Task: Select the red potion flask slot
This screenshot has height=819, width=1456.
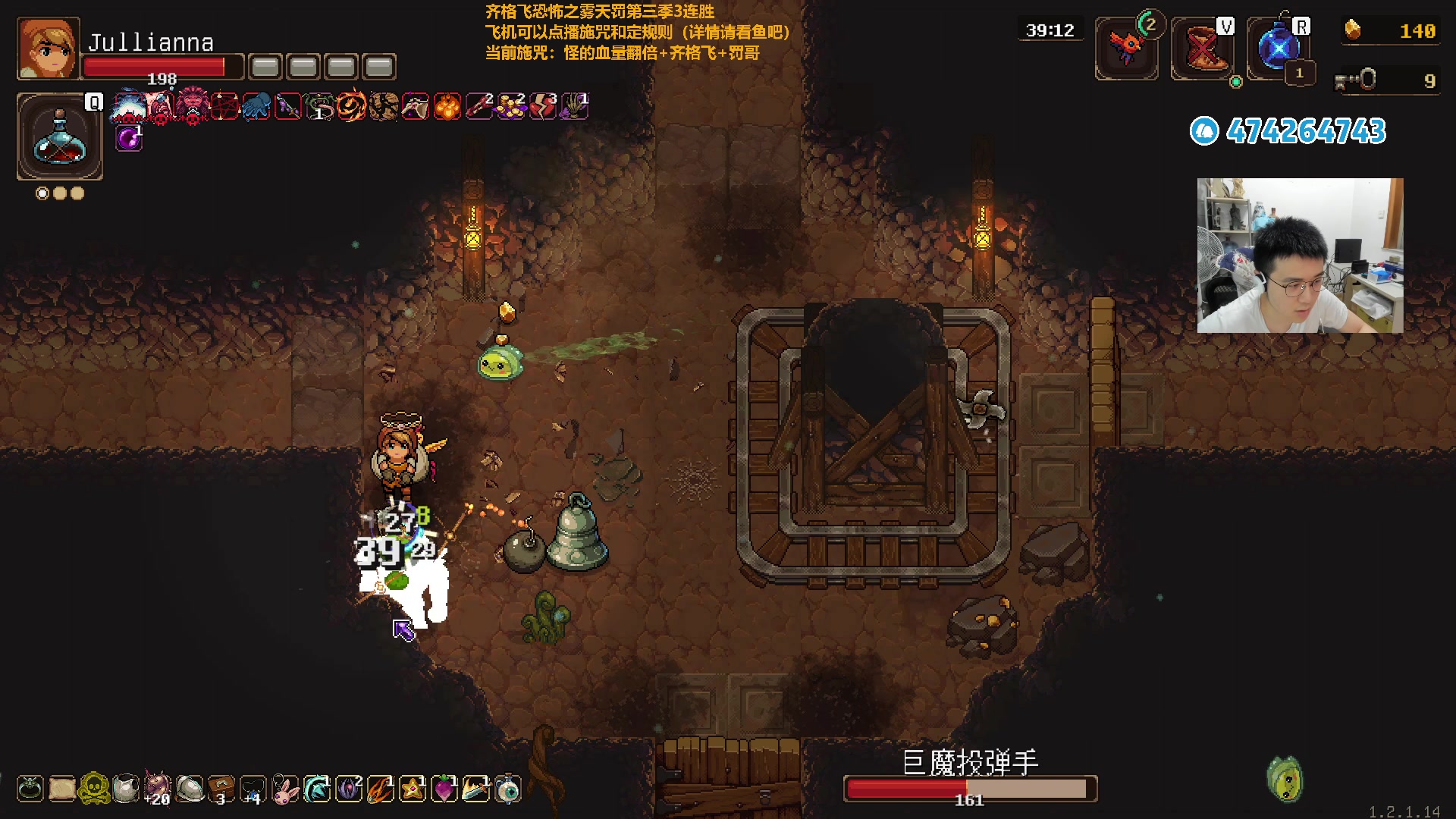Action: point(59,137)
